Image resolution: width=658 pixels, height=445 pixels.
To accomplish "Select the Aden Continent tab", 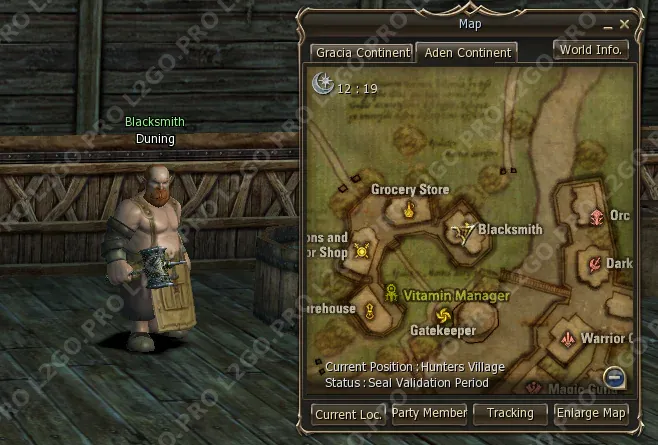I will click(465, 52).
